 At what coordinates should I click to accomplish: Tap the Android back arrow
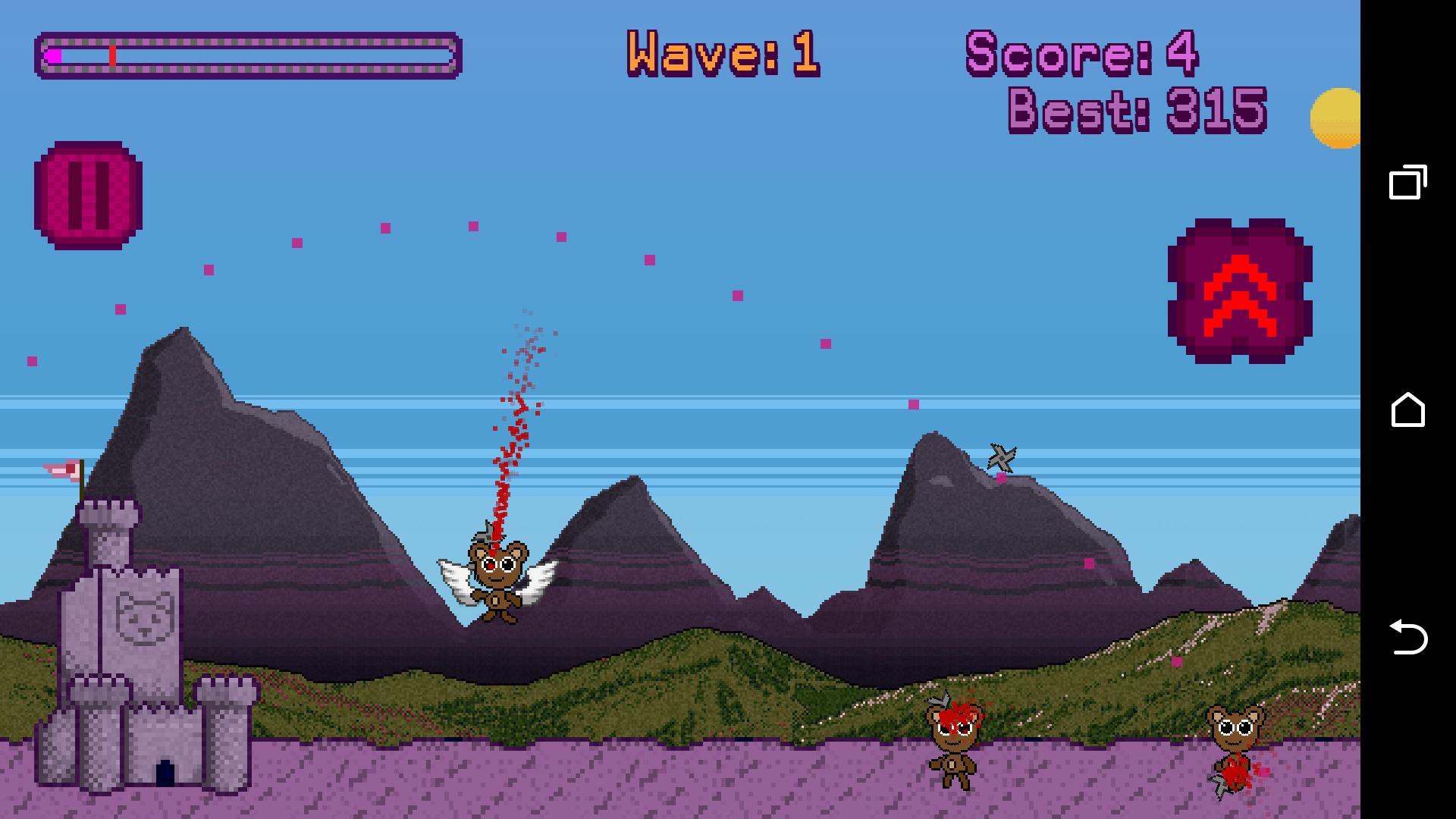point(1407,637)
